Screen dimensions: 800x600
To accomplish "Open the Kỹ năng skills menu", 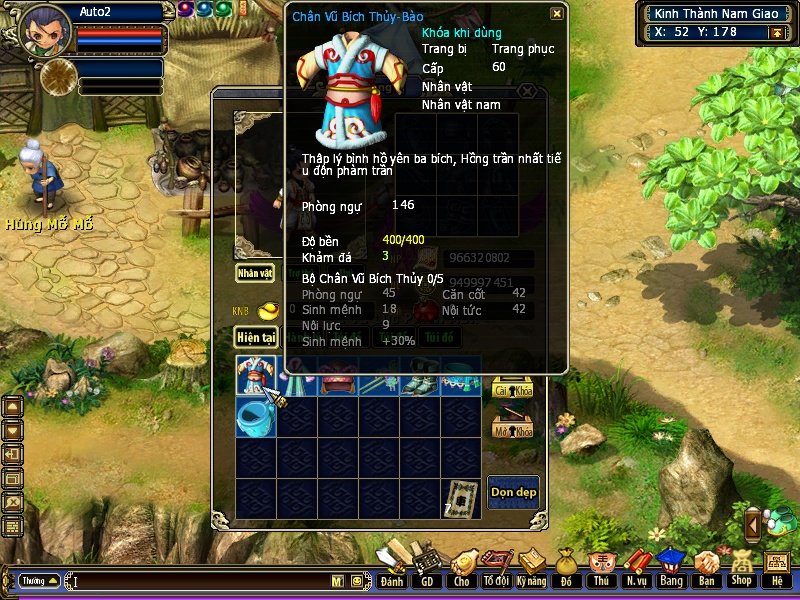I will [532, 568].
